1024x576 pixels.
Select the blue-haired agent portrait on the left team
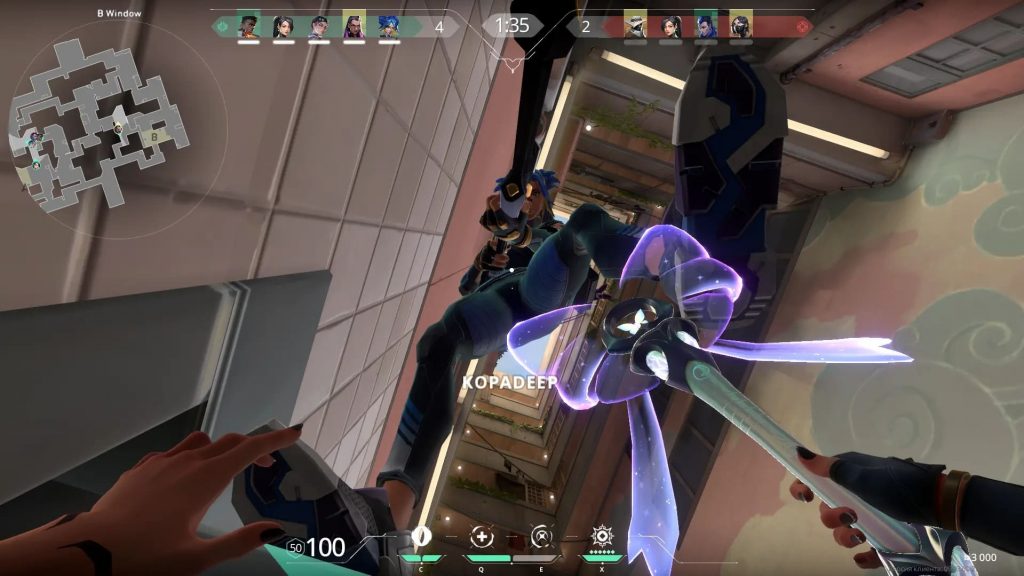[389, 26]
